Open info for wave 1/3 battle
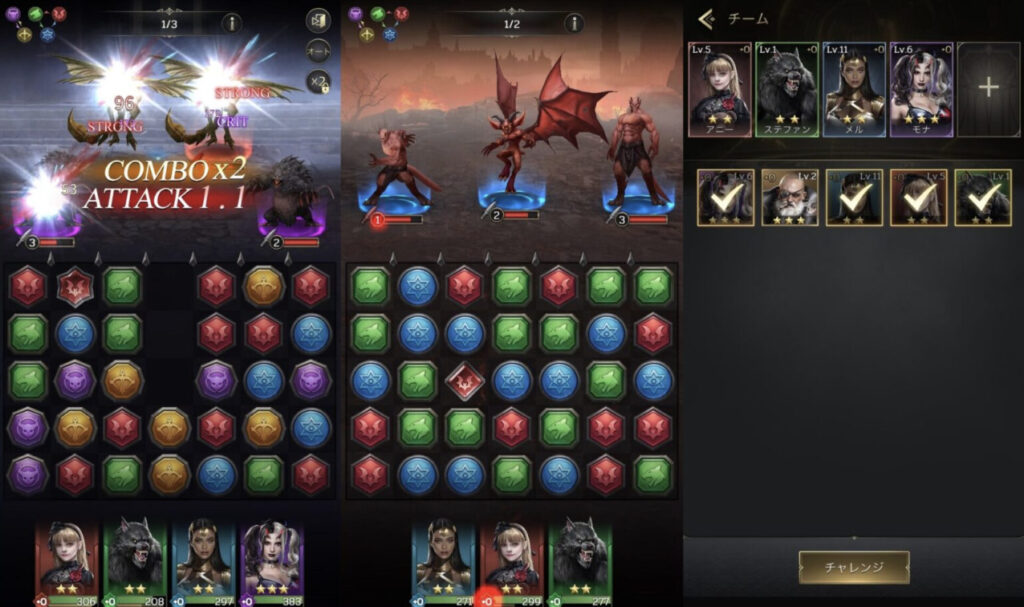 (231, 23)
